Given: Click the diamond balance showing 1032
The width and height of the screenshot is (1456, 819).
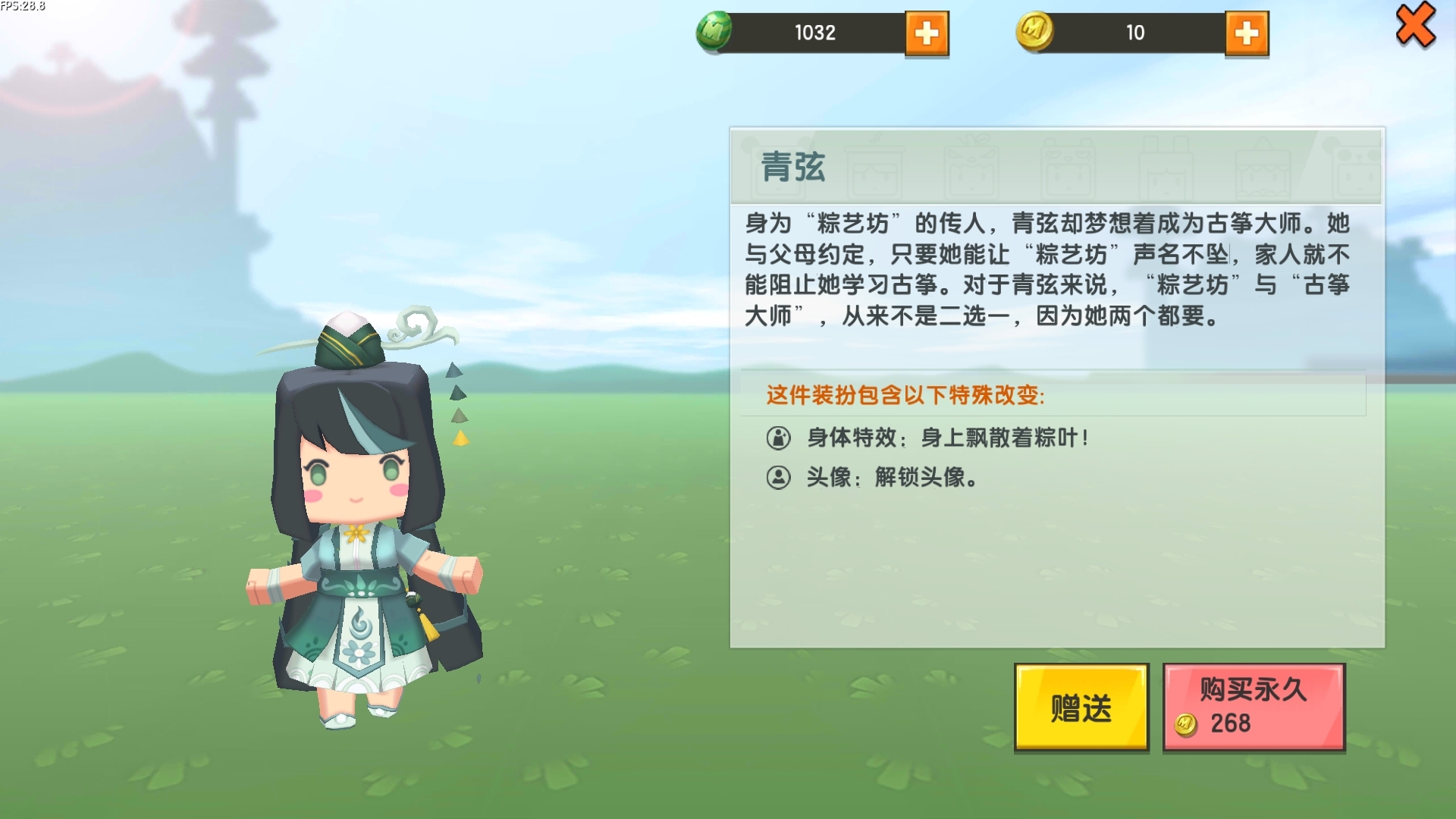Looking at the screenshot, I should point(815,33).
